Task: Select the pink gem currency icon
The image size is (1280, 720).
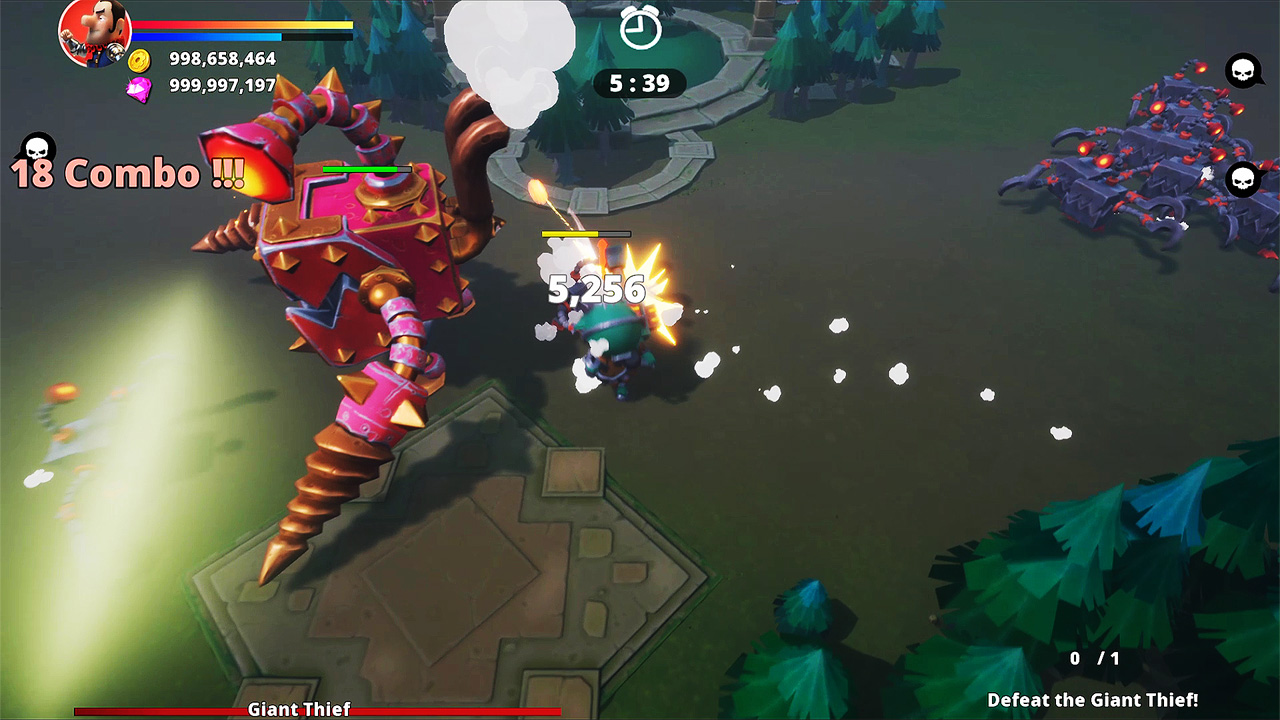Action: pyautogui.click(x=138, y=86)
